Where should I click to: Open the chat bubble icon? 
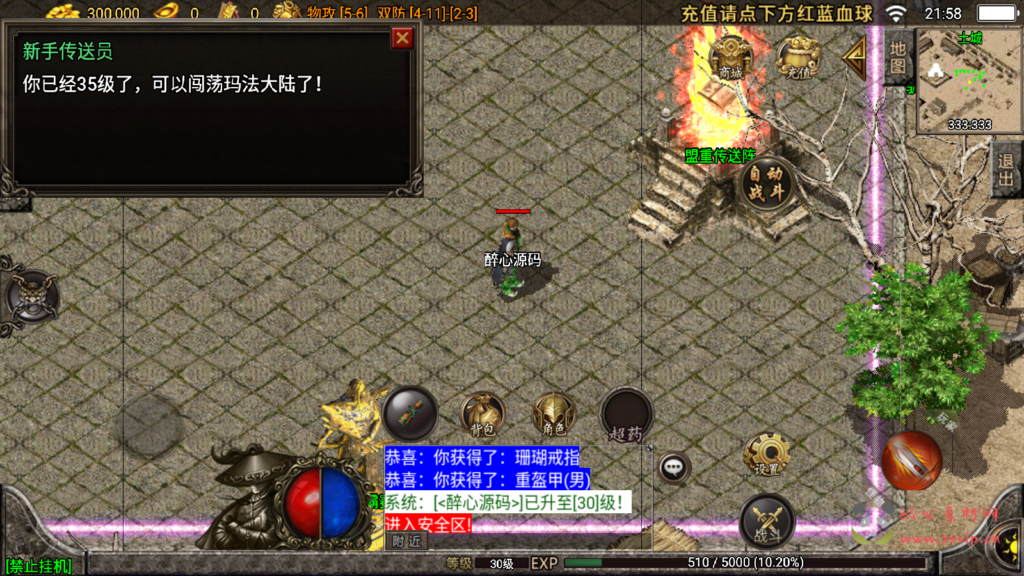(673, 466)
